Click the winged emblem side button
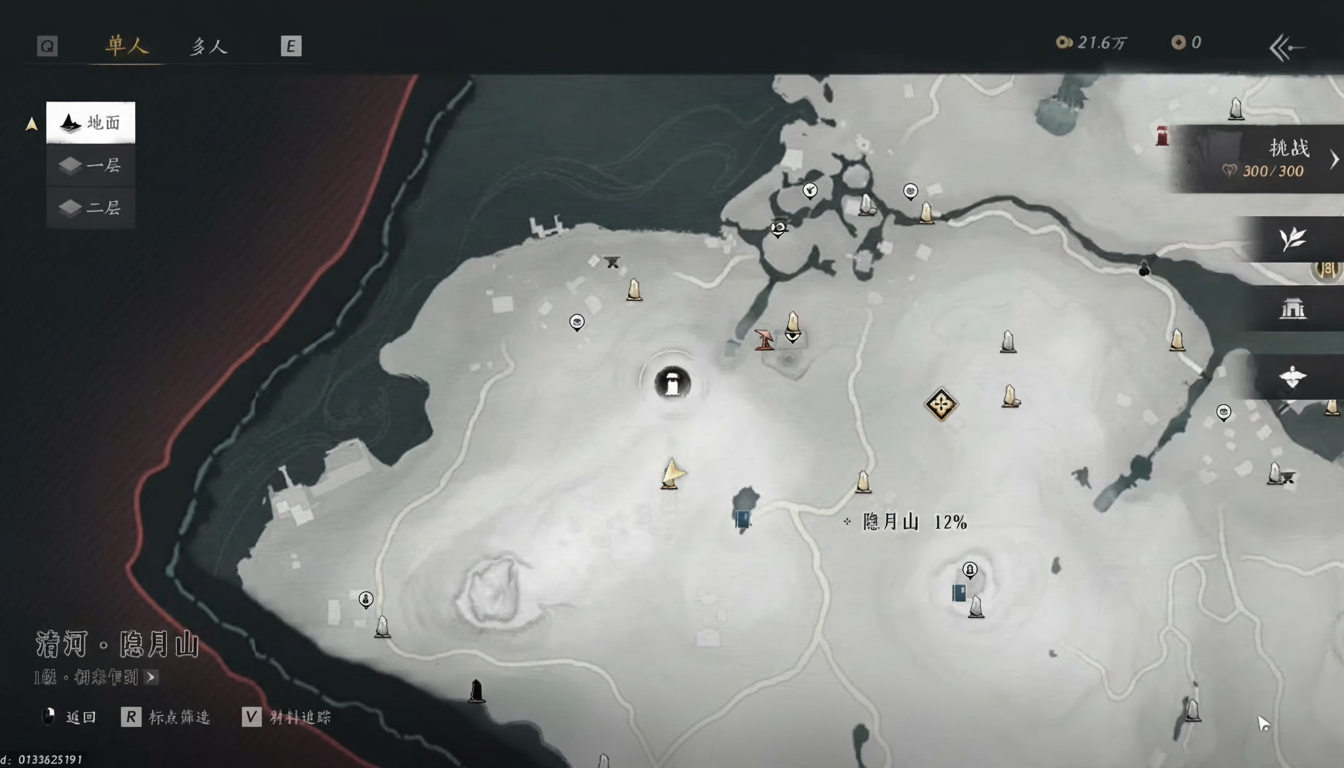 coord(1293,378)
